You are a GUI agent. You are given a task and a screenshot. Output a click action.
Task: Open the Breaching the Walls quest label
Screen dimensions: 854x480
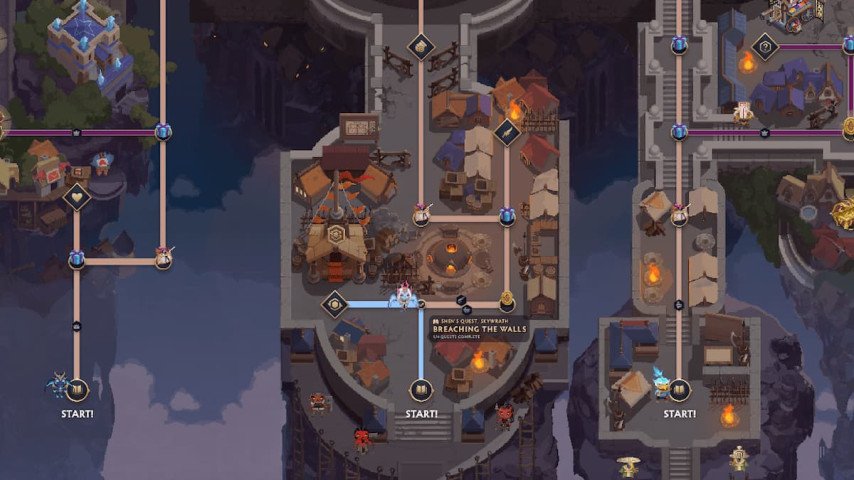(477, 329)
